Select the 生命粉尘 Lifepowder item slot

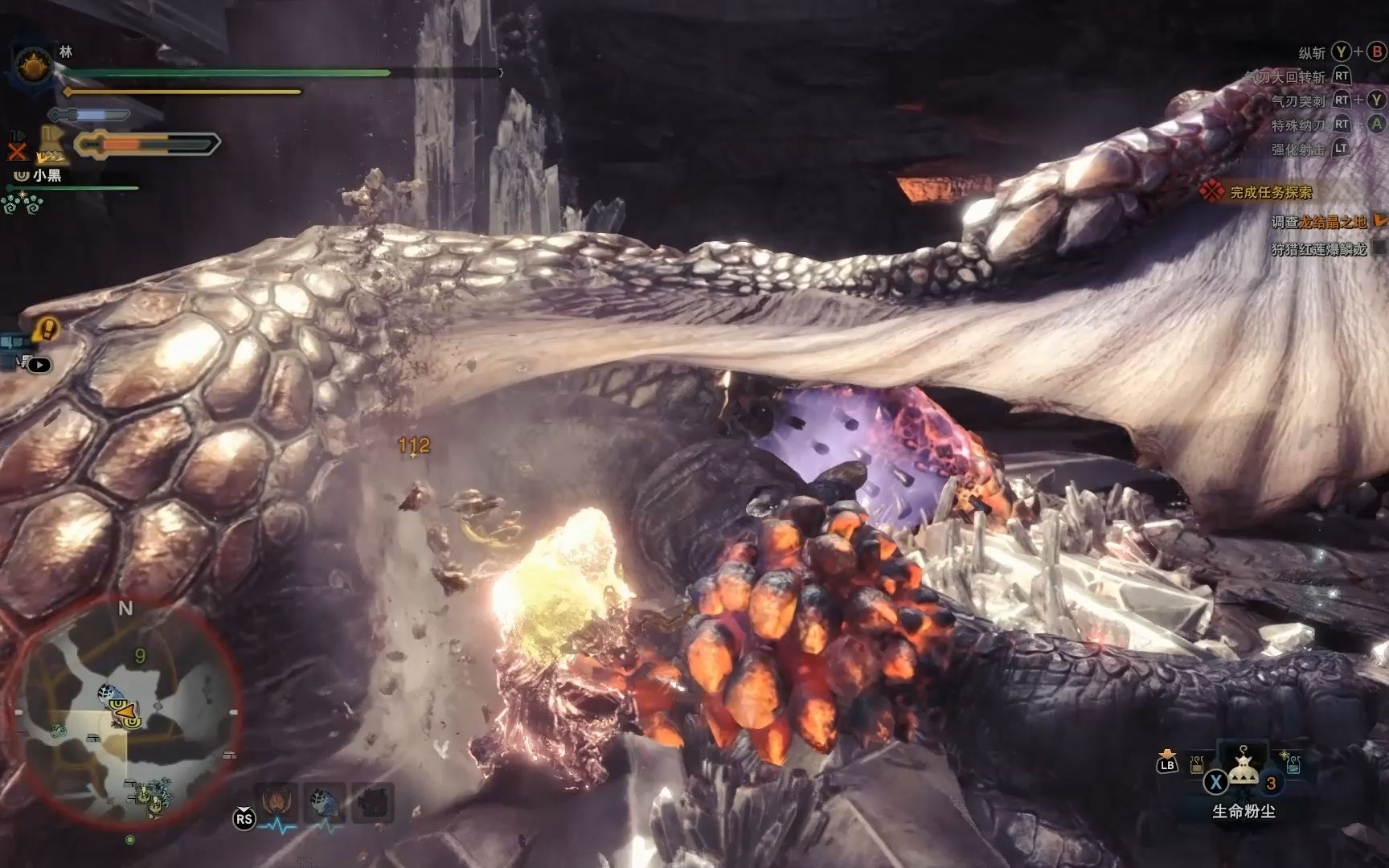pos(1244,768)
